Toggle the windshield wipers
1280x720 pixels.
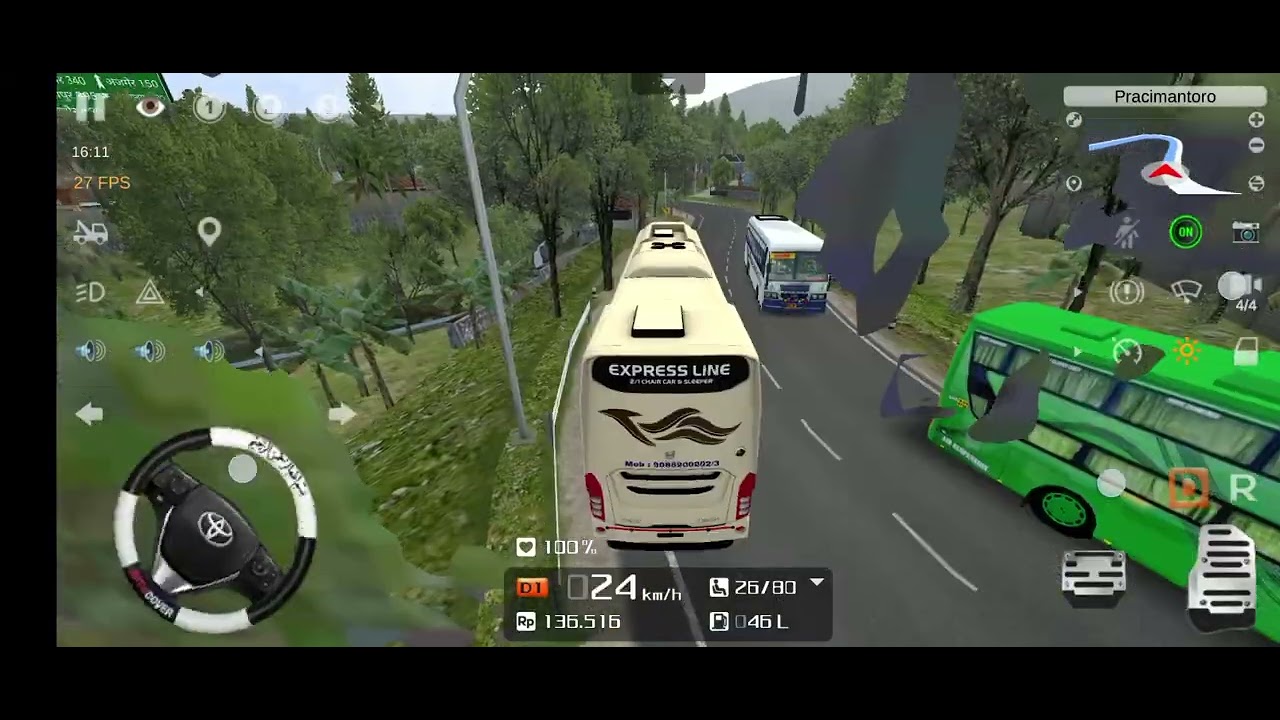1186,292
